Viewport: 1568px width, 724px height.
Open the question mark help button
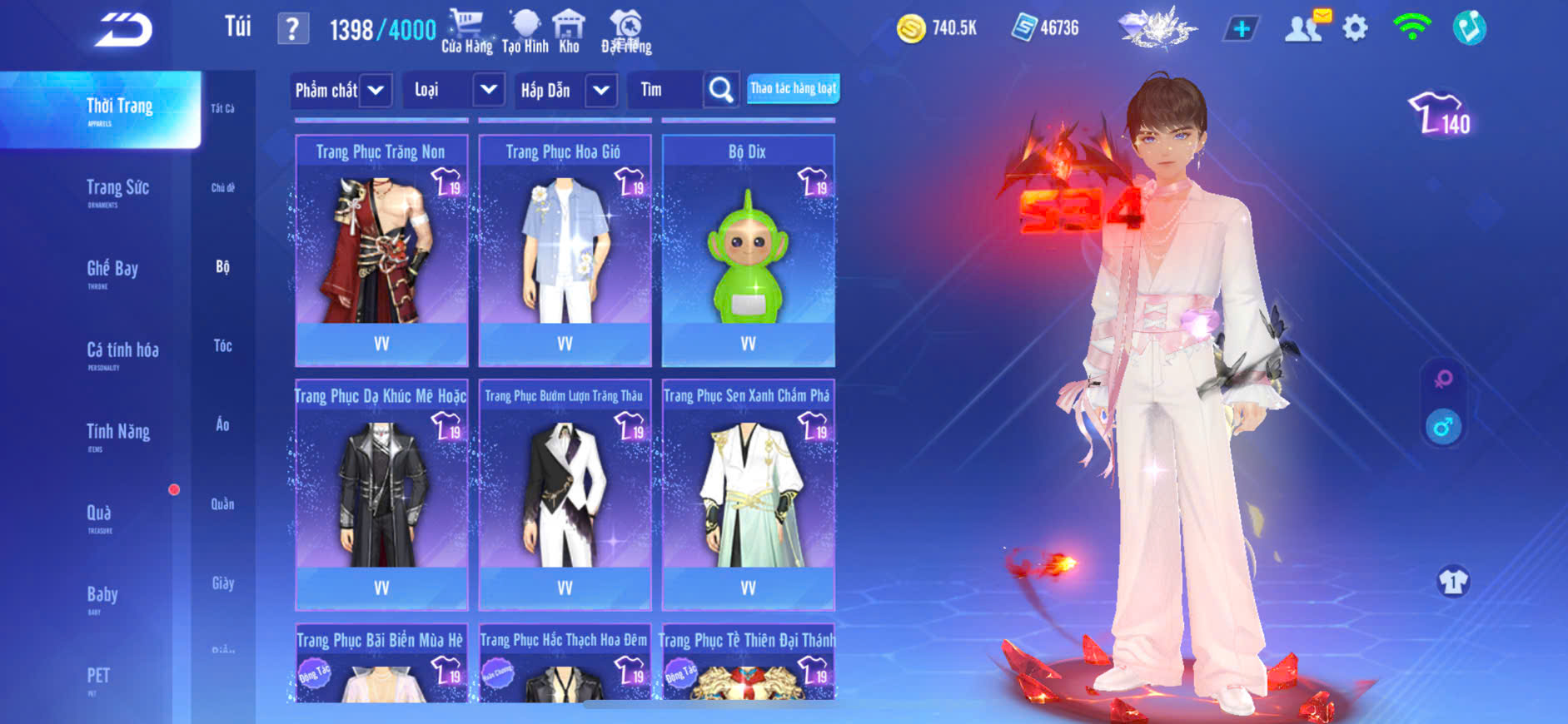click(x=292, y=29)
